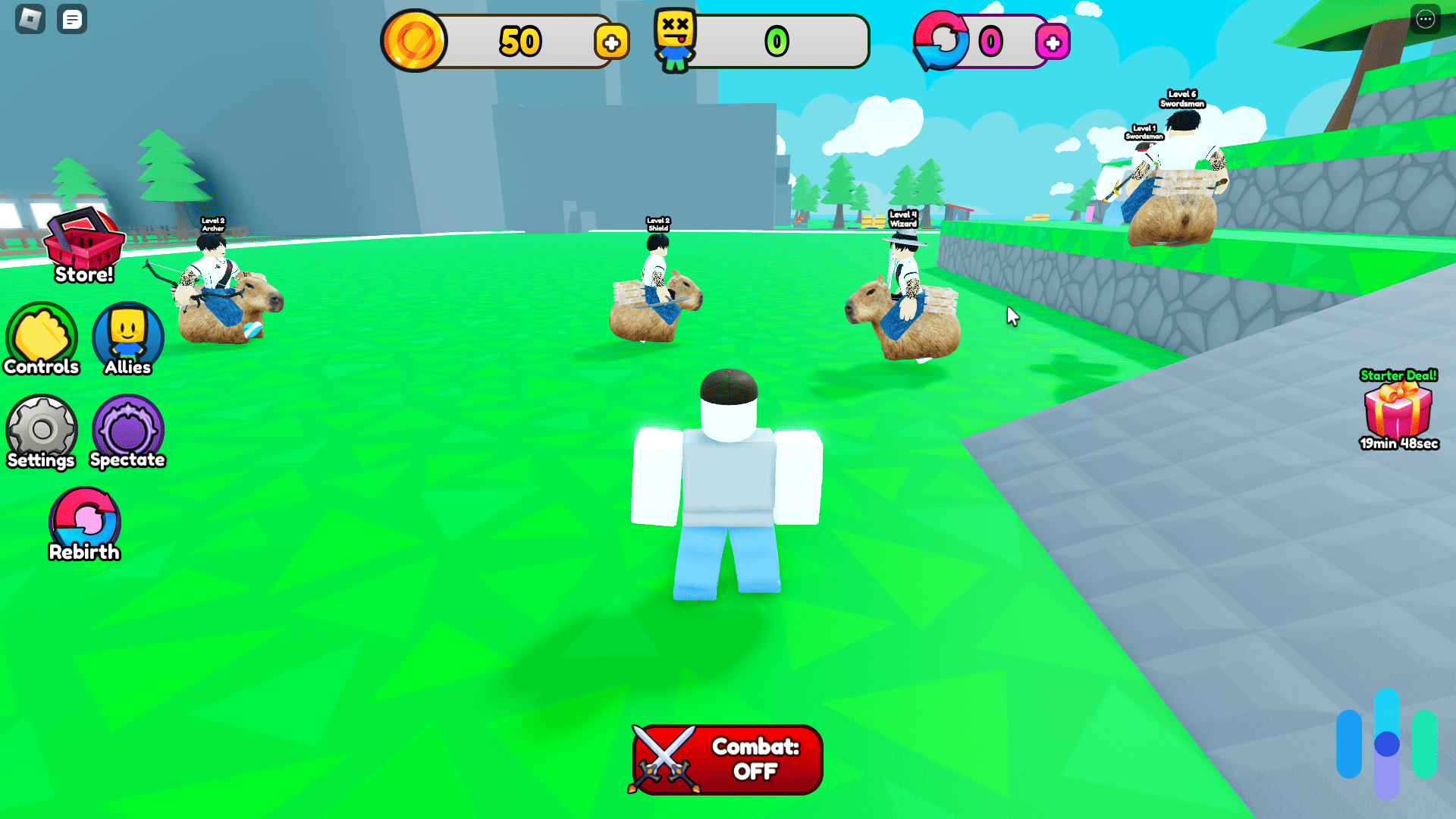Viewport: 1456px width, 819px height.
Task: Click the gold coin currency icon
Action: [x=416, y=40]
